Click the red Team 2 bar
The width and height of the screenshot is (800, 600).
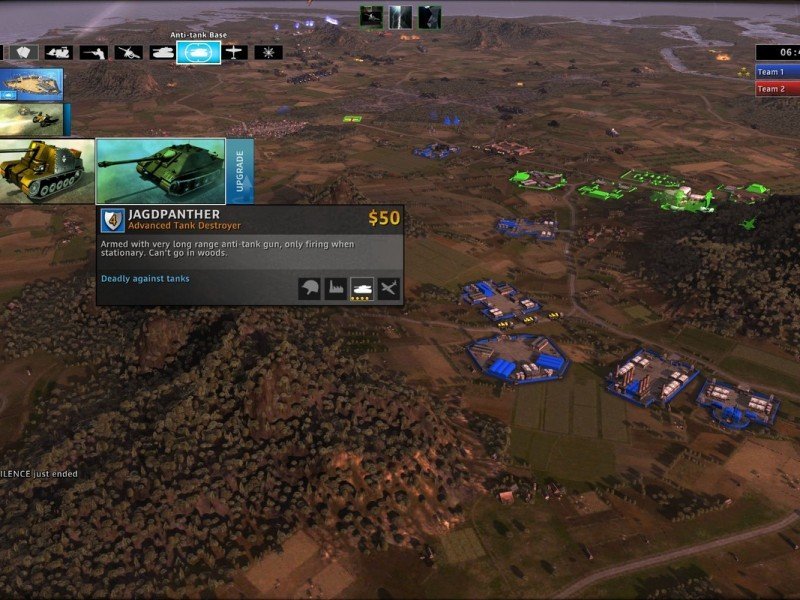[x=777, y=89]
